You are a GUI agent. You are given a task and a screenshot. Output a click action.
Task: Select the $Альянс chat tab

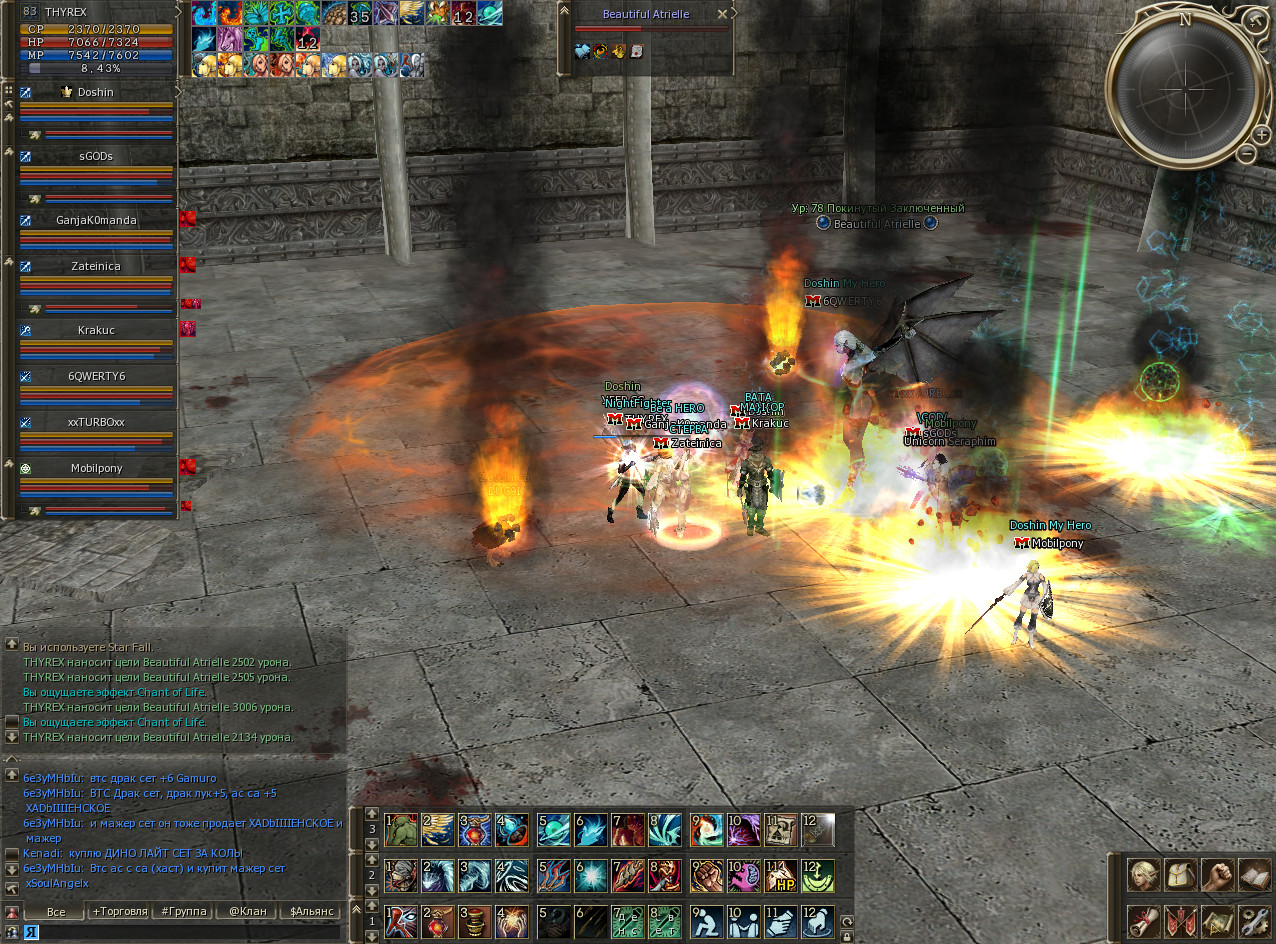(310, 912)
